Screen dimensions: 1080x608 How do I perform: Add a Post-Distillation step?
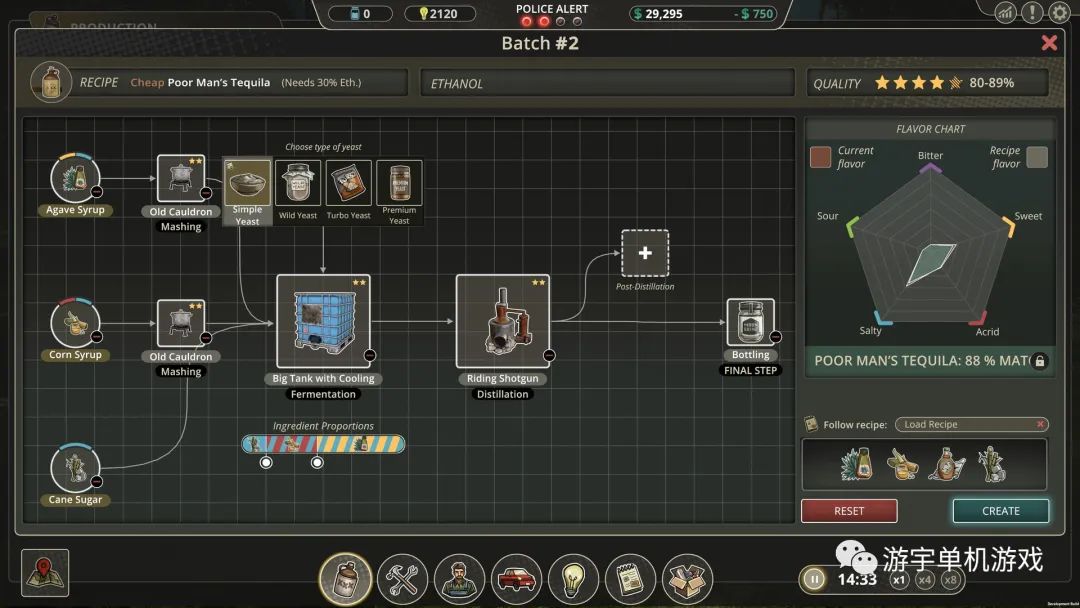point(645,254)
